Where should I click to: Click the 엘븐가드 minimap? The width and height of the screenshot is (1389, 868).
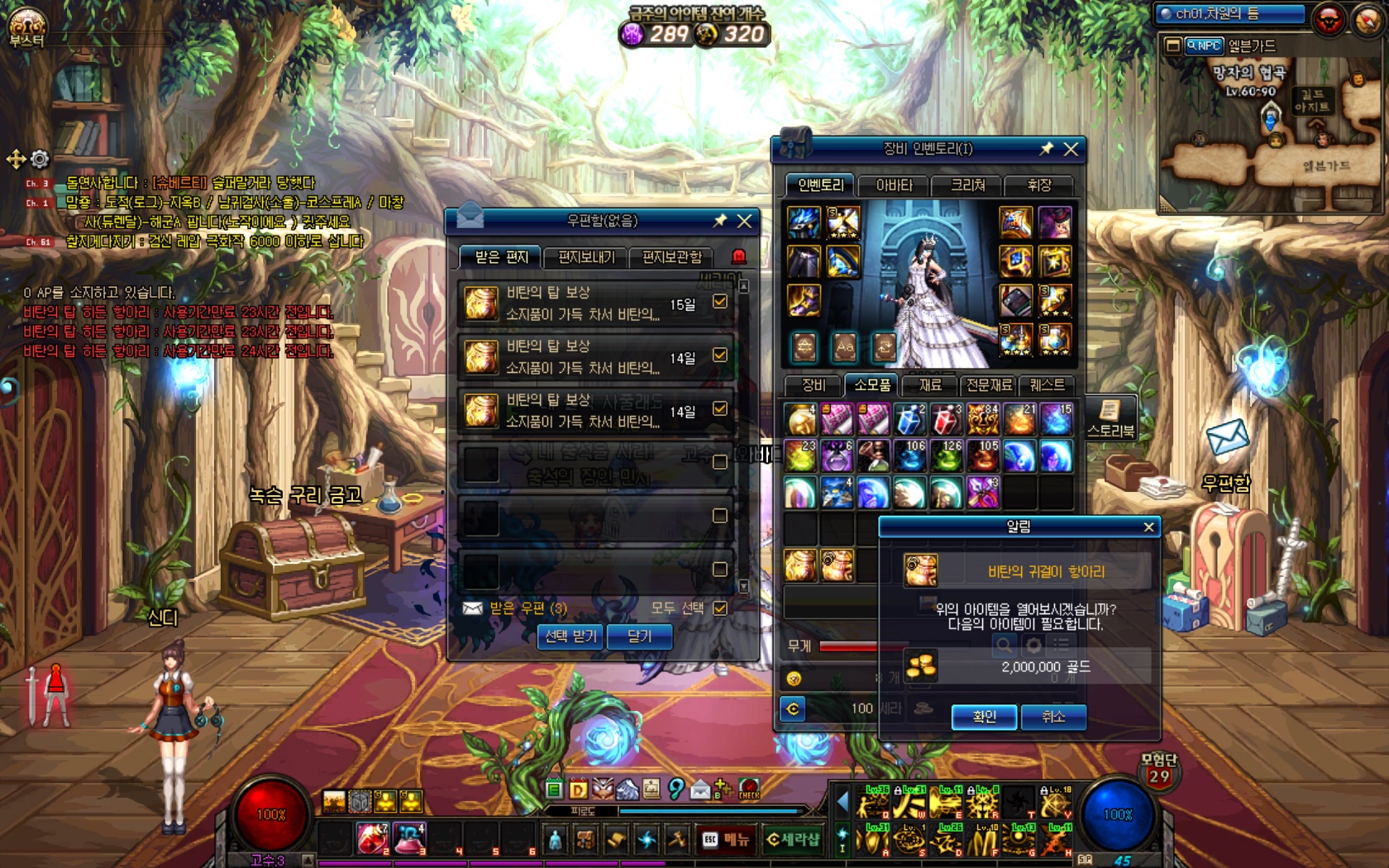tap(1269, 132)
